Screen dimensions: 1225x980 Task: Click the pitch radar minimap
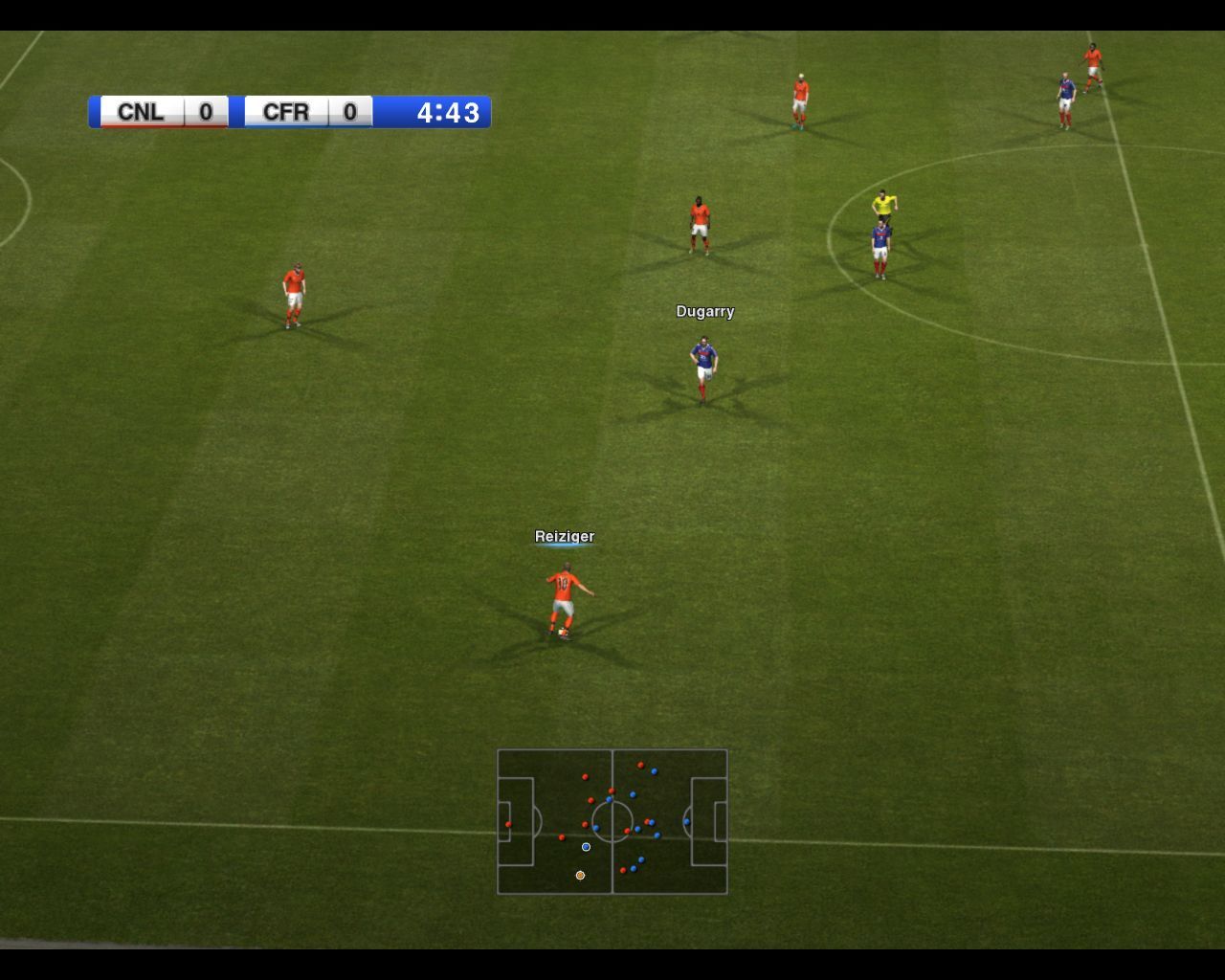pyautogui.click(x=612, y=821)
